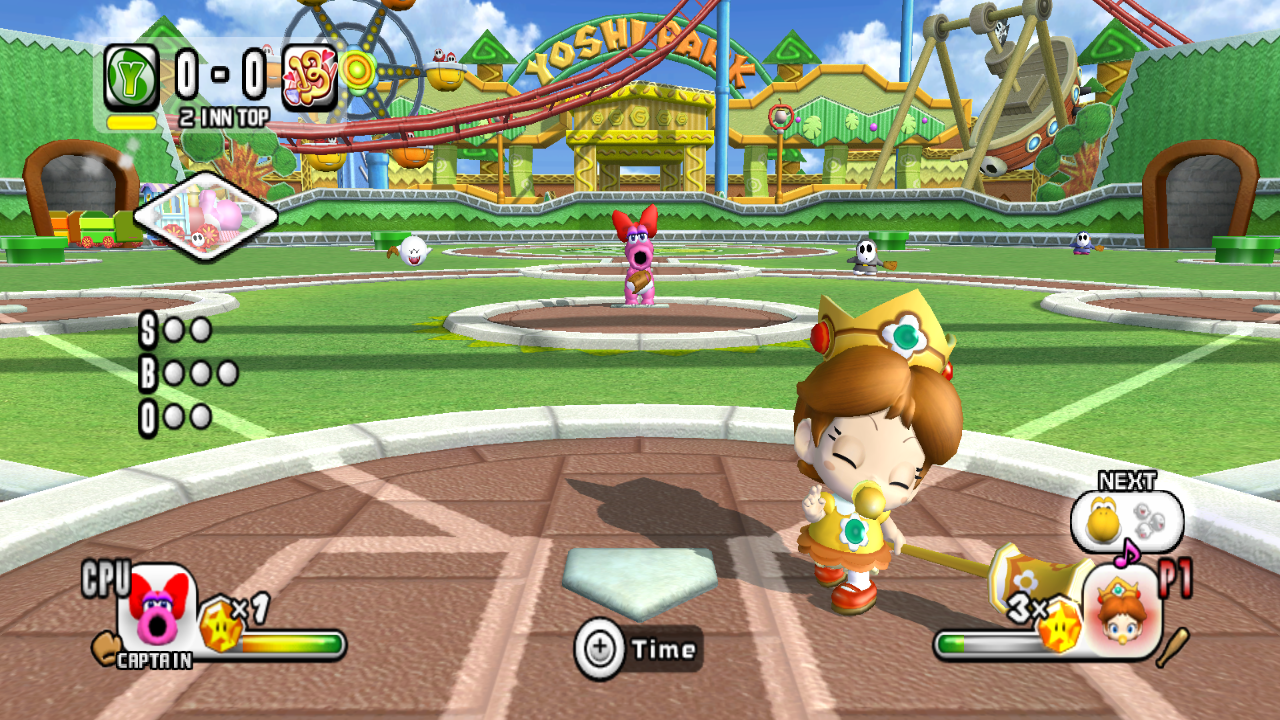Click the green Yoshi team emblem

[131, 77]
